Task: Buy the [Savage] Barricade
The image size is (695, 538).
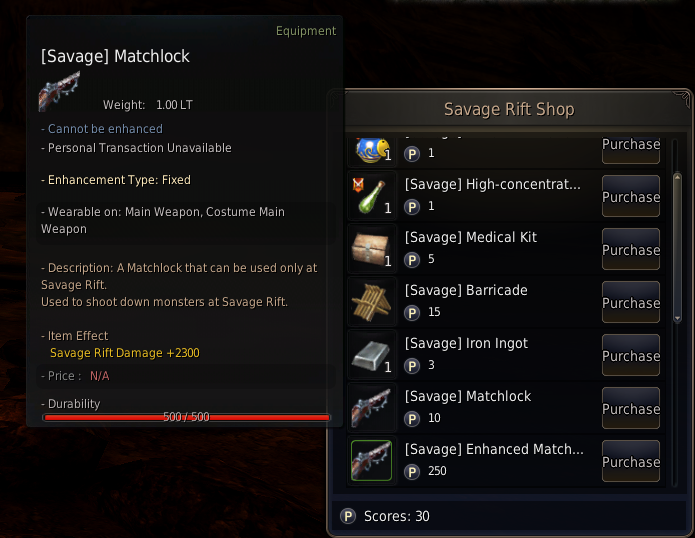Action: click(x=630, y=302)
